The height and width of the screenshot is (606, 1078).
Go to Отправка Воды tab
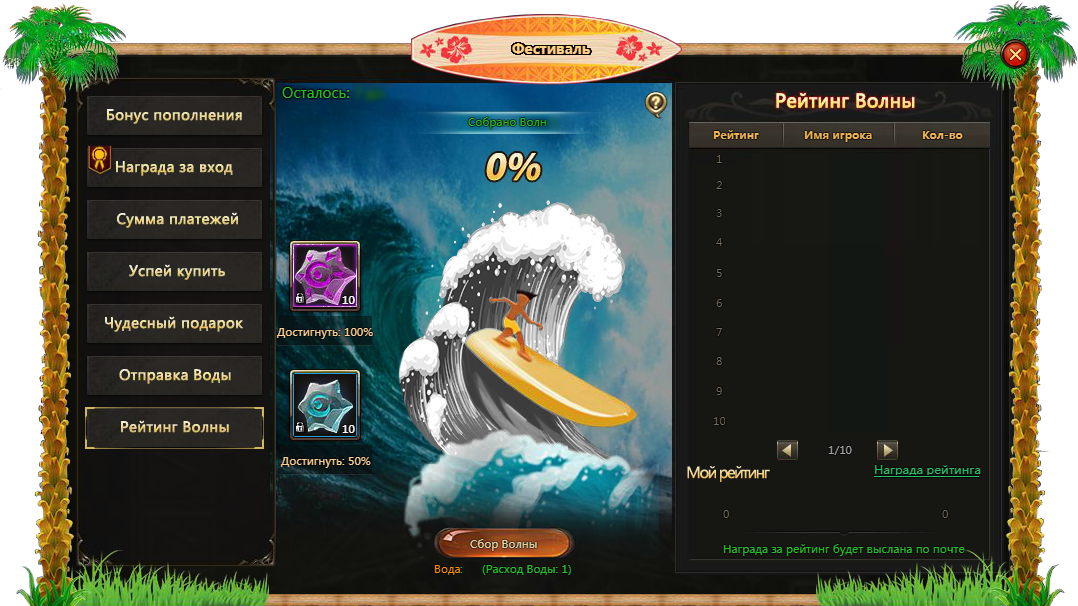pyautogui.click(x=174, y=375)
